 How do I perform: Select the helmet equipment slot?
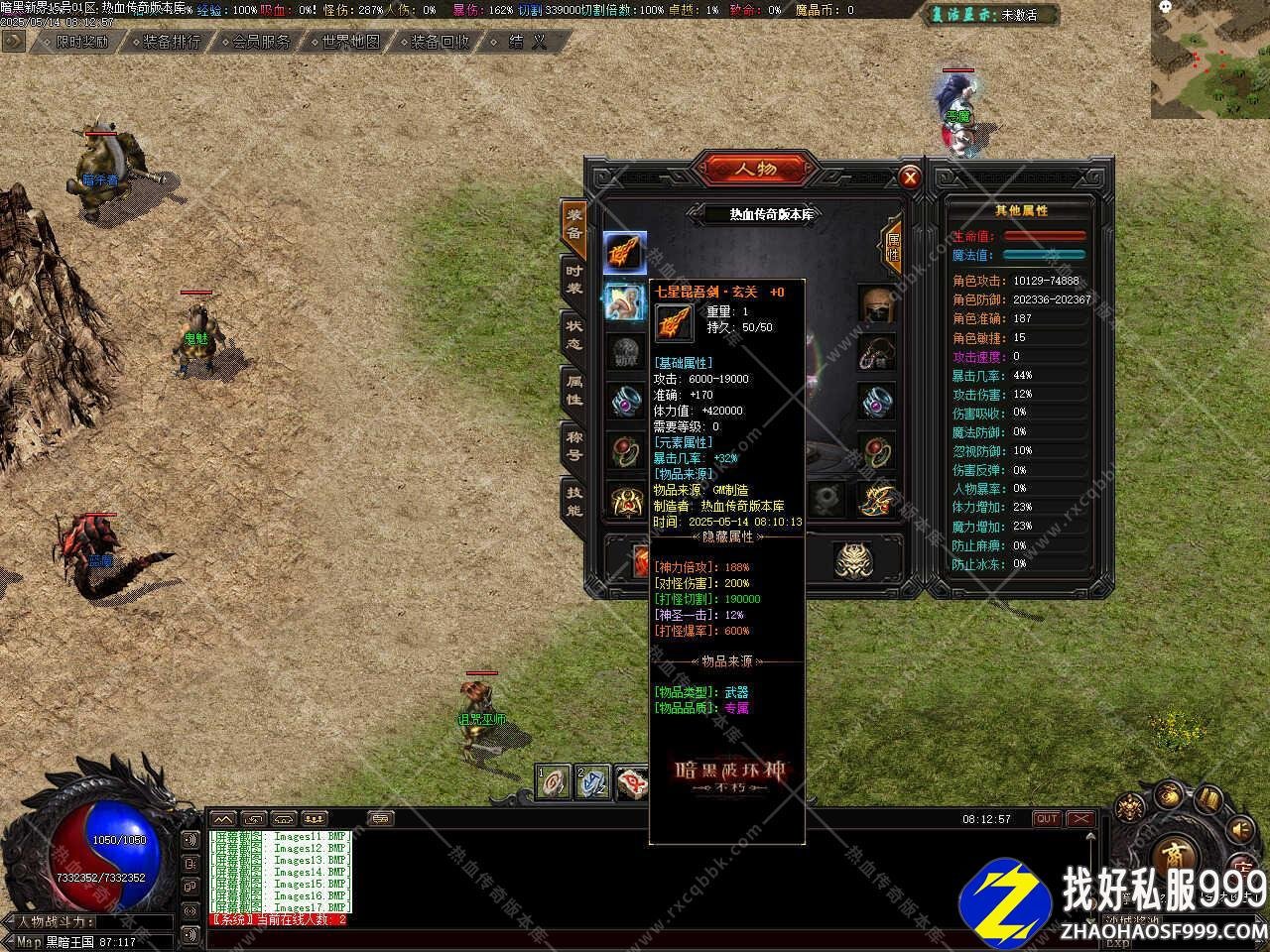click(877, 304)
